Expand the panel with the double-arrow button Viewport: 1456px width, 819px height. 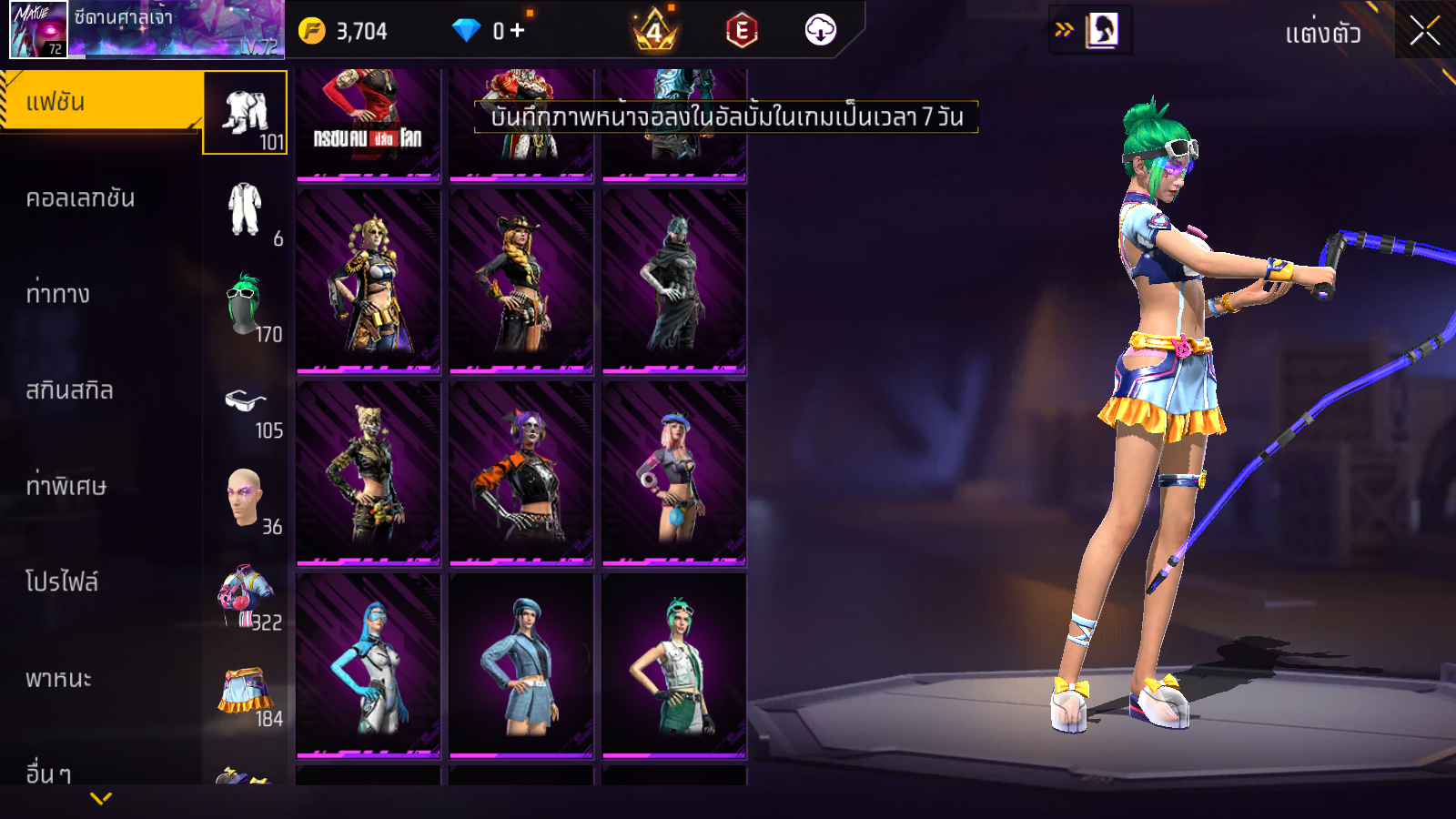click(1064, 30)
